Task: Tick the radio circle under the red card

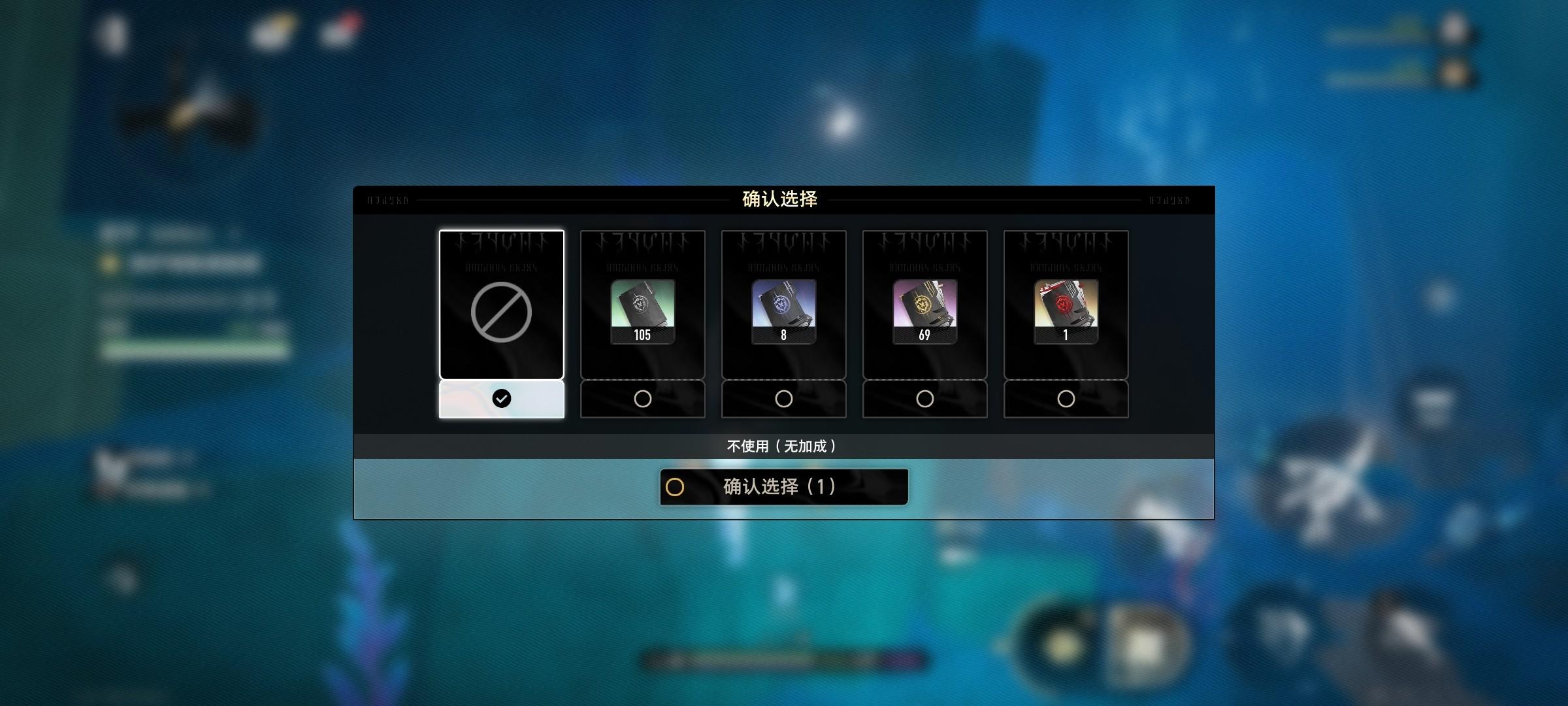Action: 1066,399
